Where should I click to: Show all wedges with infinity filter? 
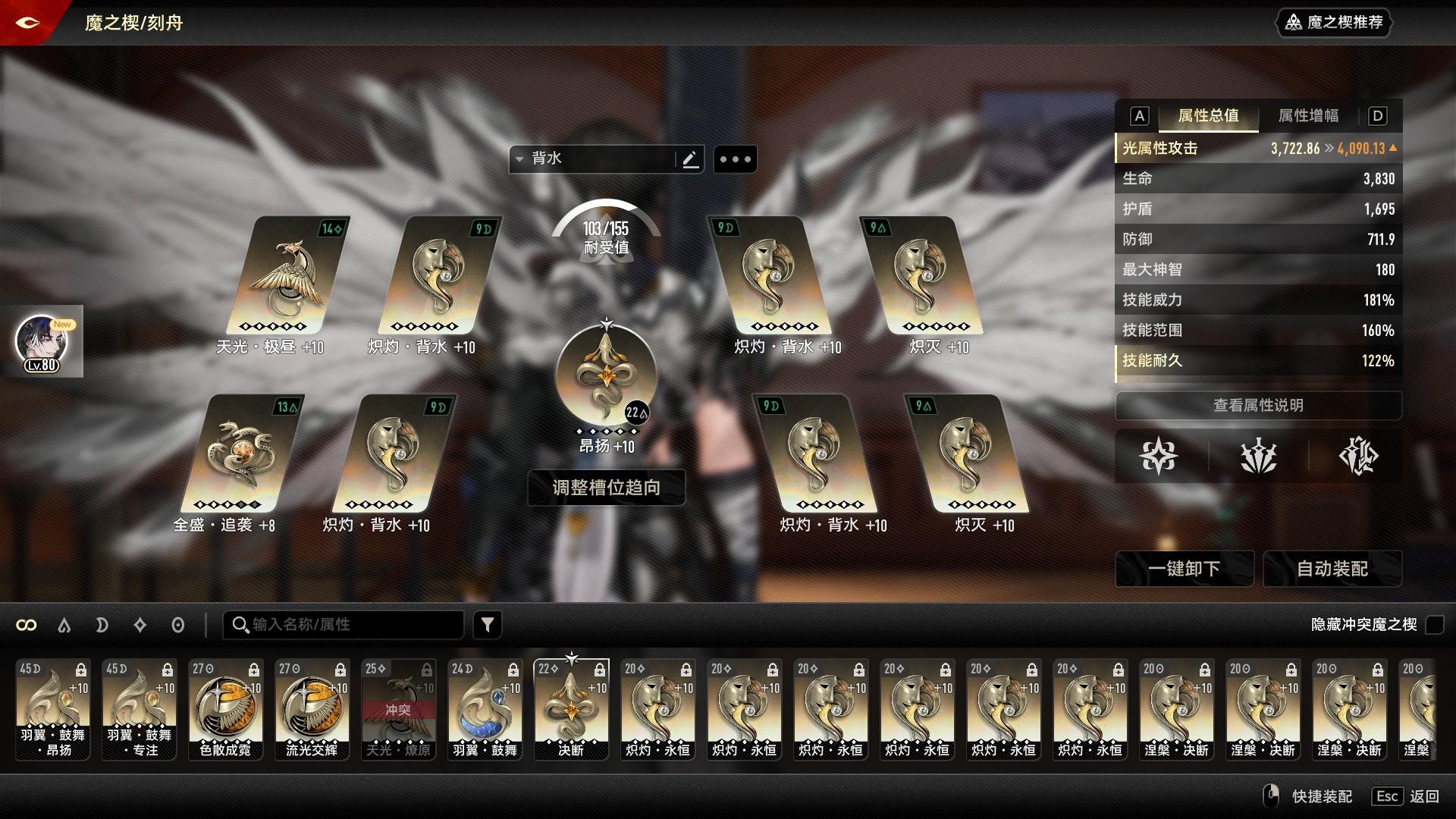pos(27,625)
